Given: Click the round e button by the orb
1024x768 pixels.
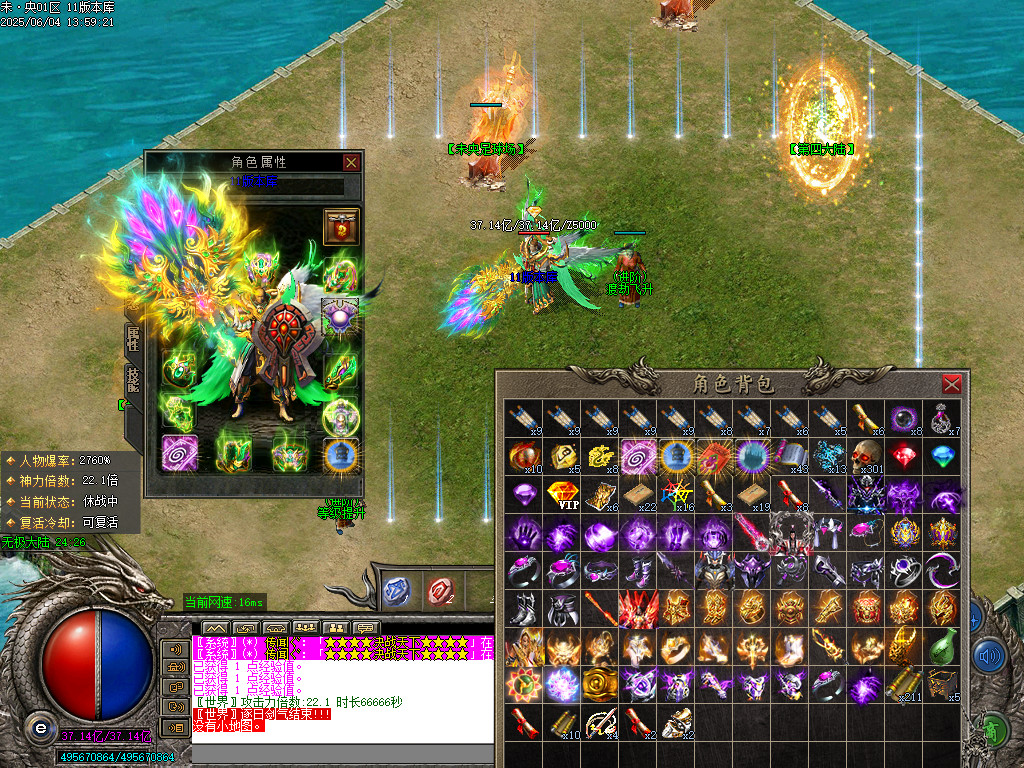Looking at the screenshot, I should coord(40,726).
